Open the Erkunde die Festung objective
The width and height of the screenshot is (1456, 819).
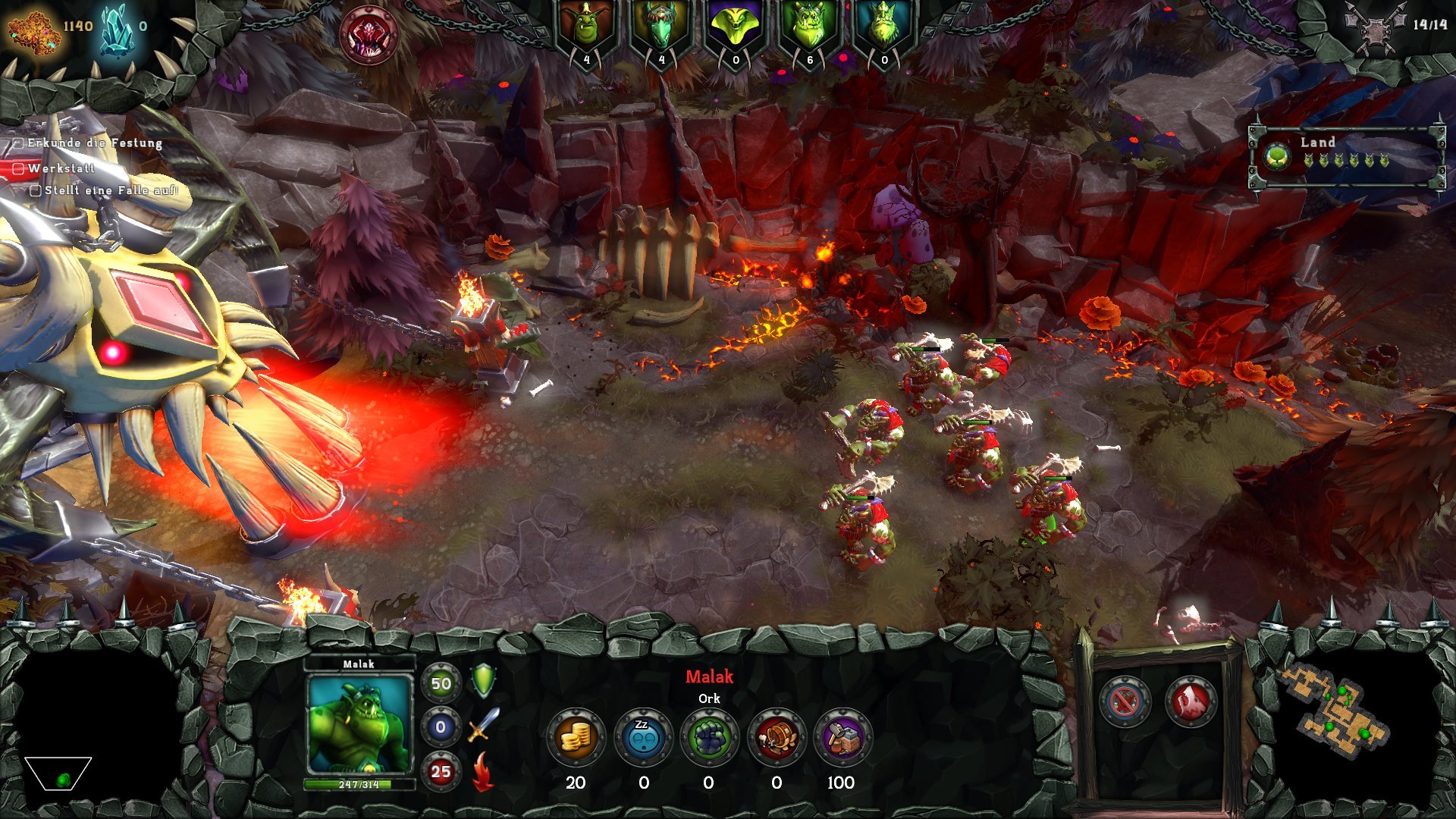[x=94, y=143]
